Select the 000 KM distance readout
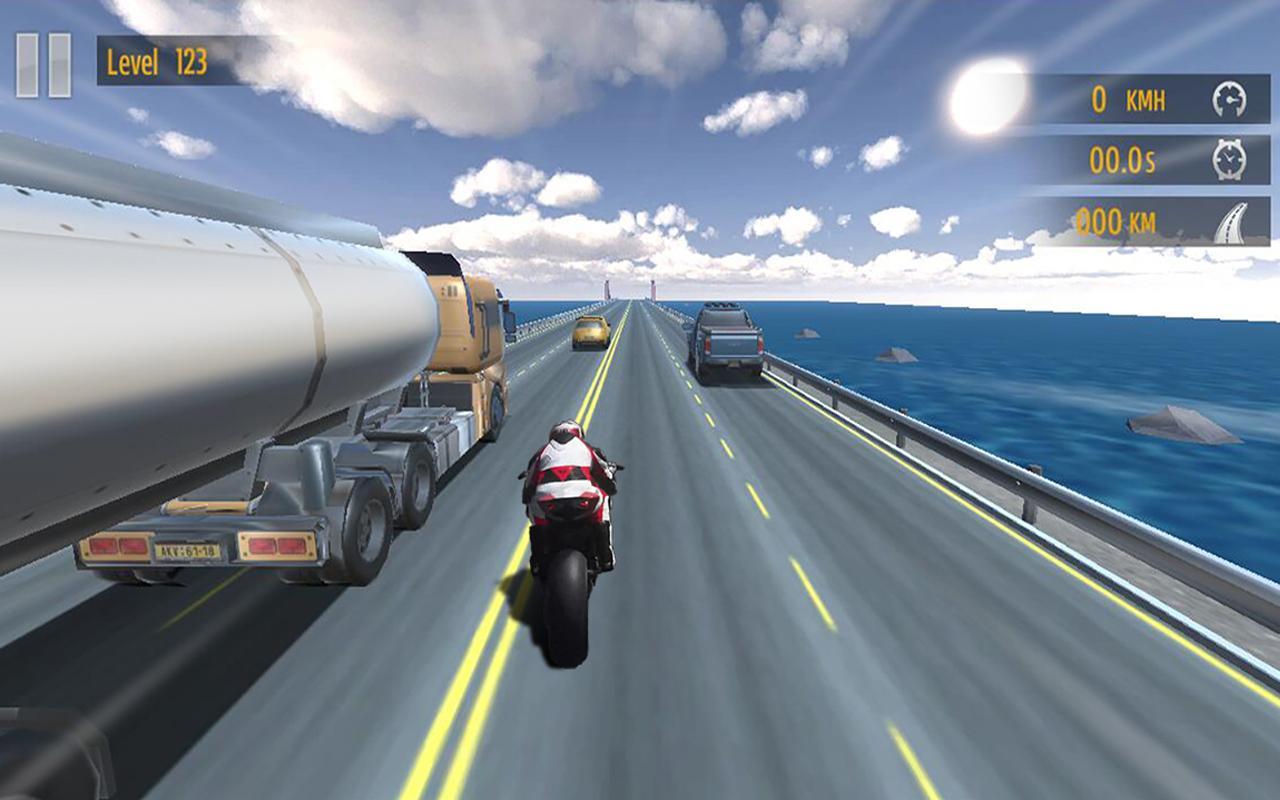Image resolution: width=1280 pixels, height=800 pixels. tap(1119, 220)
